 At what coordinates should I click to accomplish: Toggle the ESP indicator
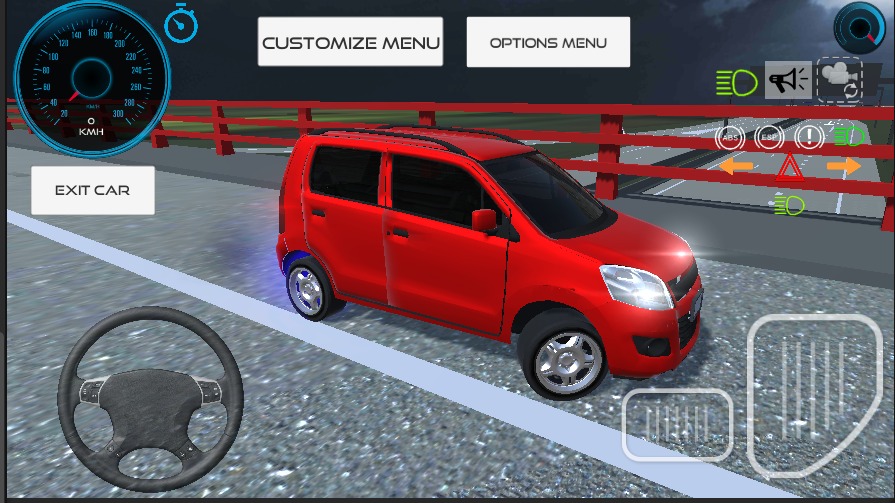coord(769,137)
